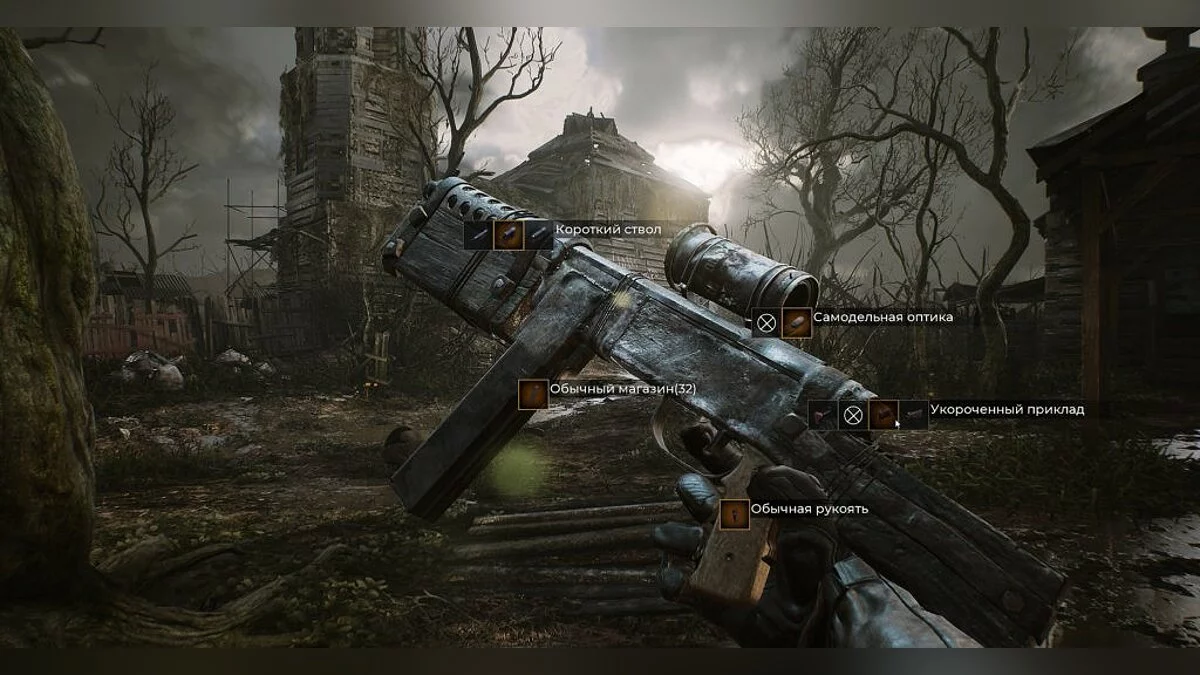Image resolution: width=1200 pixels, height=675 pixels.
Task: Pick the highlighted shortened stock icon
Action: (883, 415)
